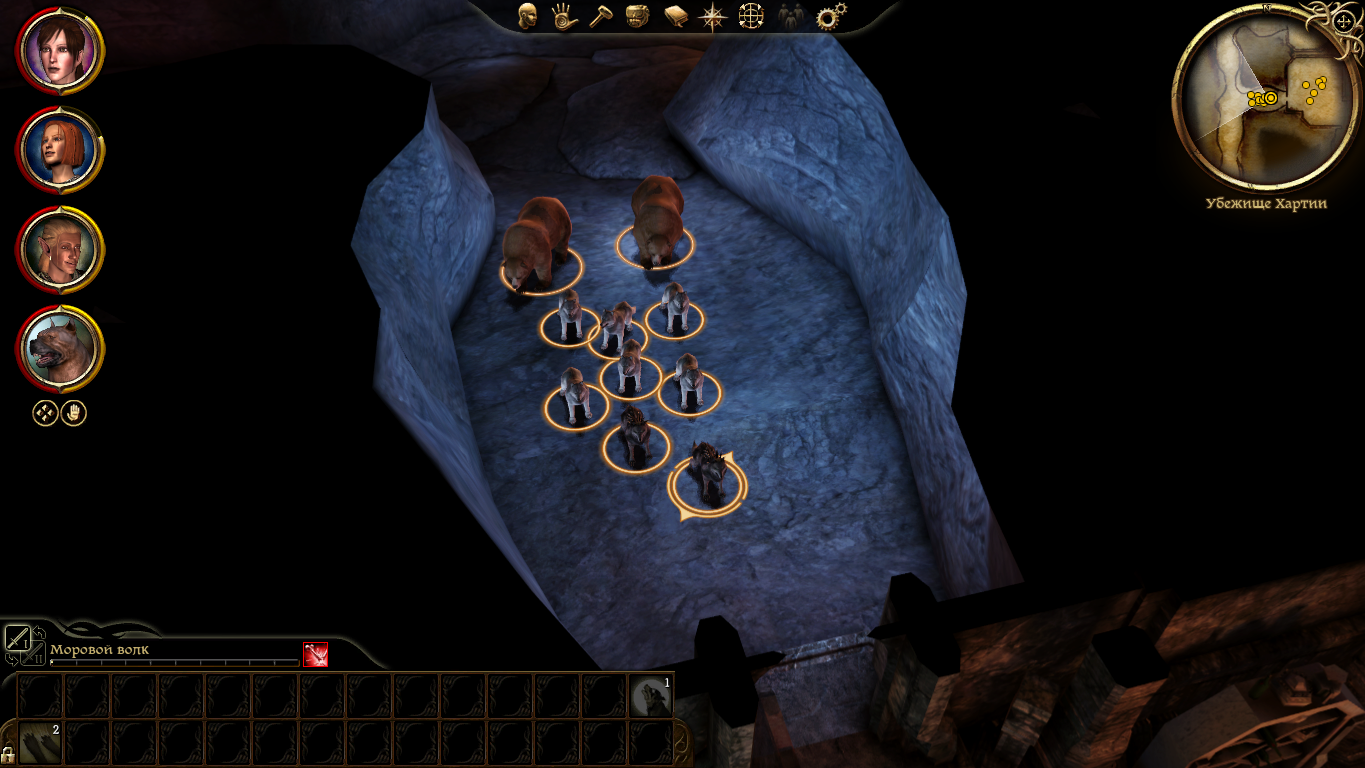1365x768 pixels.
Task: Select the red-haired woman's portrait
Action: (59, 150)
